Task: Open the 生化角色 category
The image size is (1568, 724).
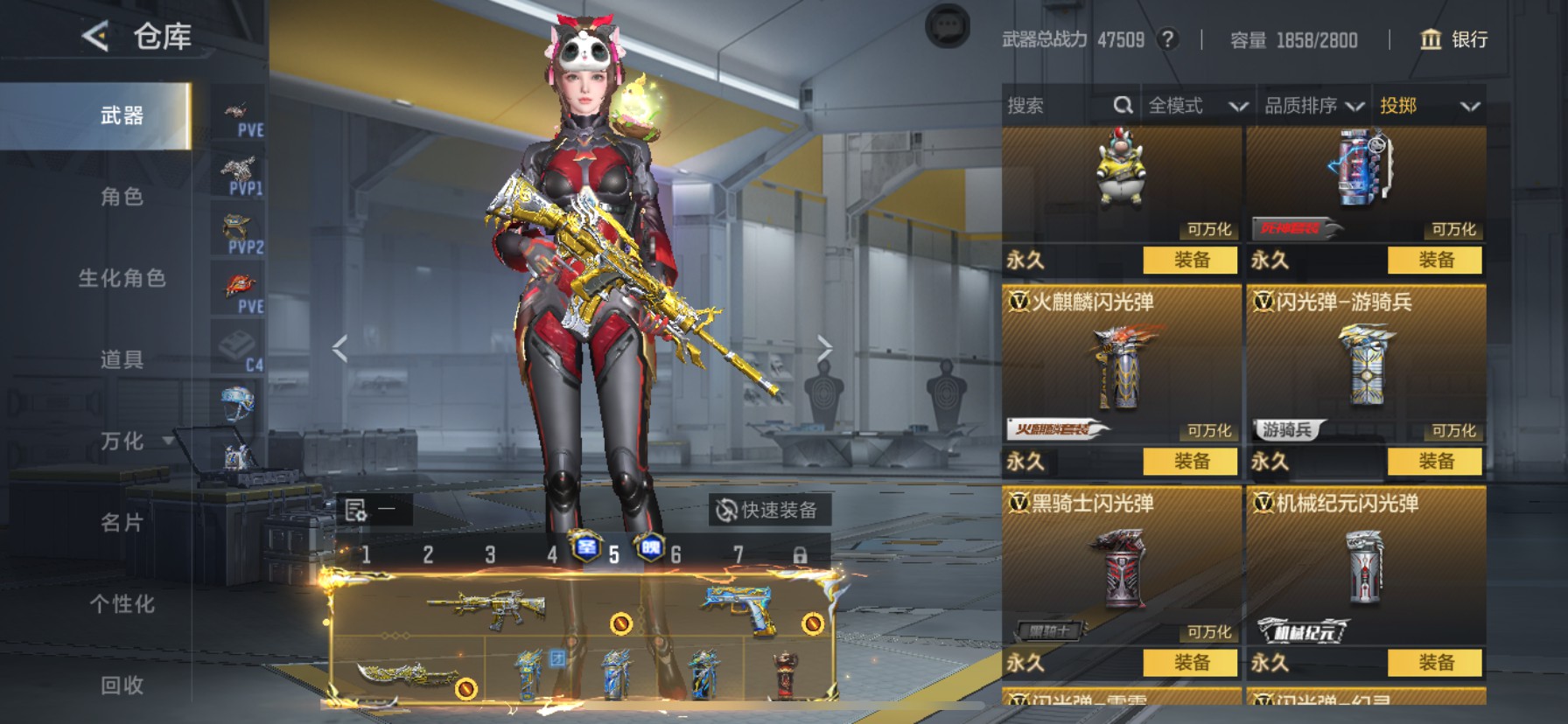Action: point(122,278)
